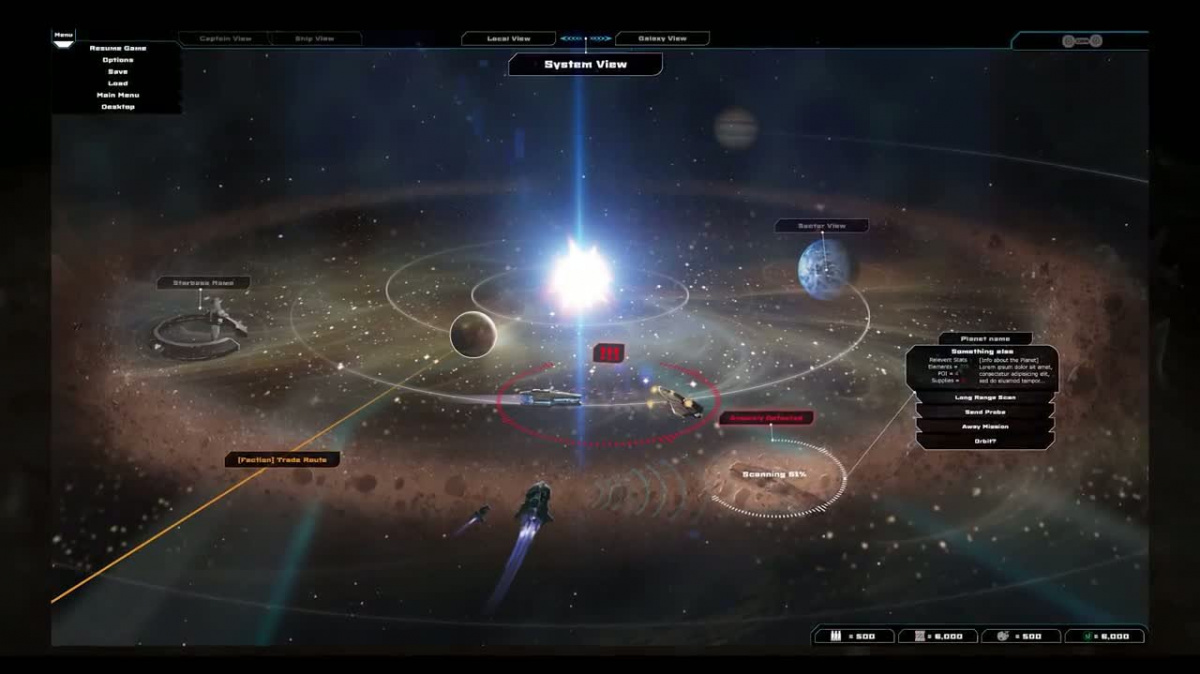Launch an Away Mission
This screenshot has width=1200, height=674.
[985, 427]
